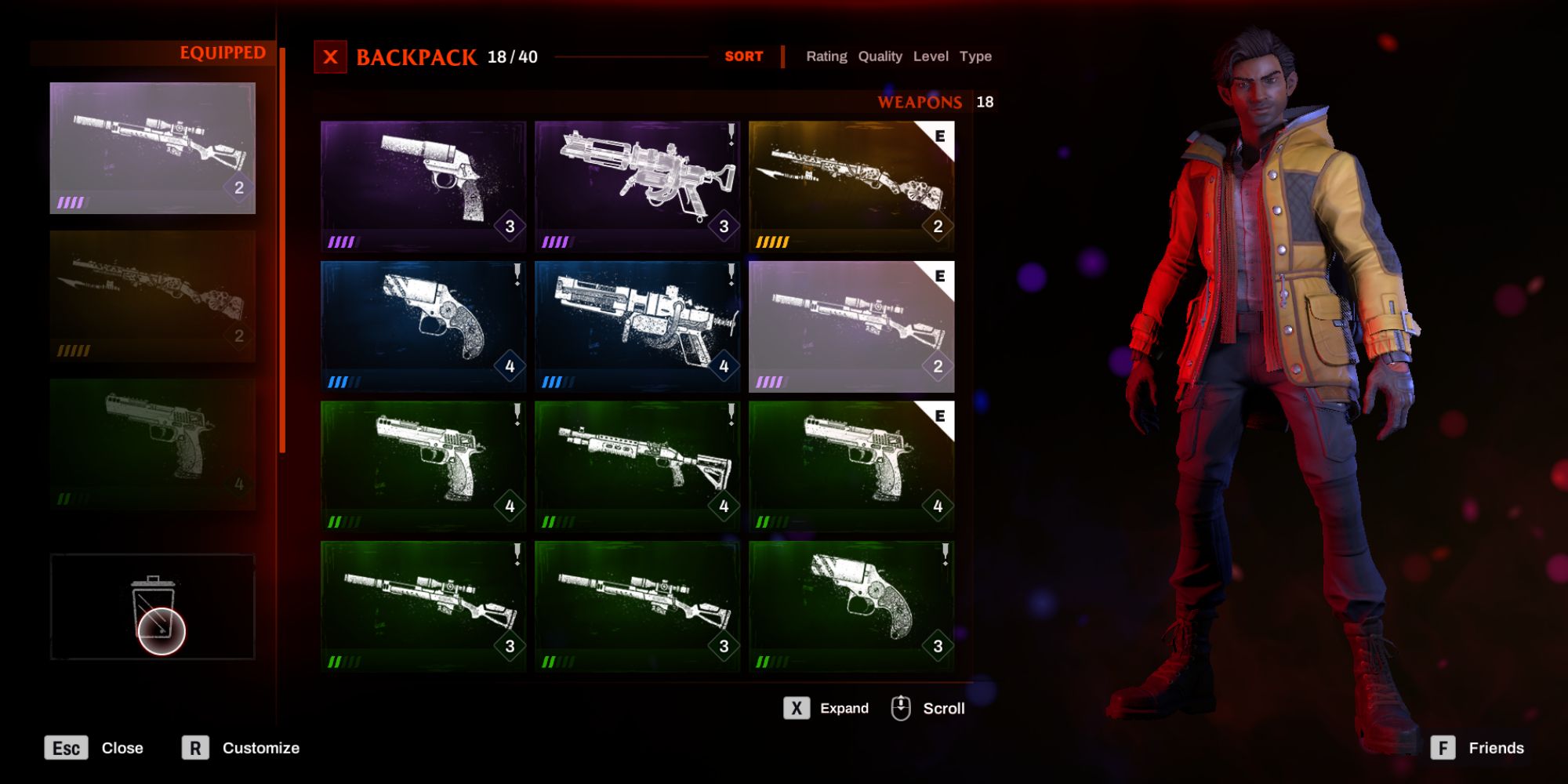Select the green pistol marked E
Image resolution: width=1568 pixels, height=784 pixels.
pos(851,466)
